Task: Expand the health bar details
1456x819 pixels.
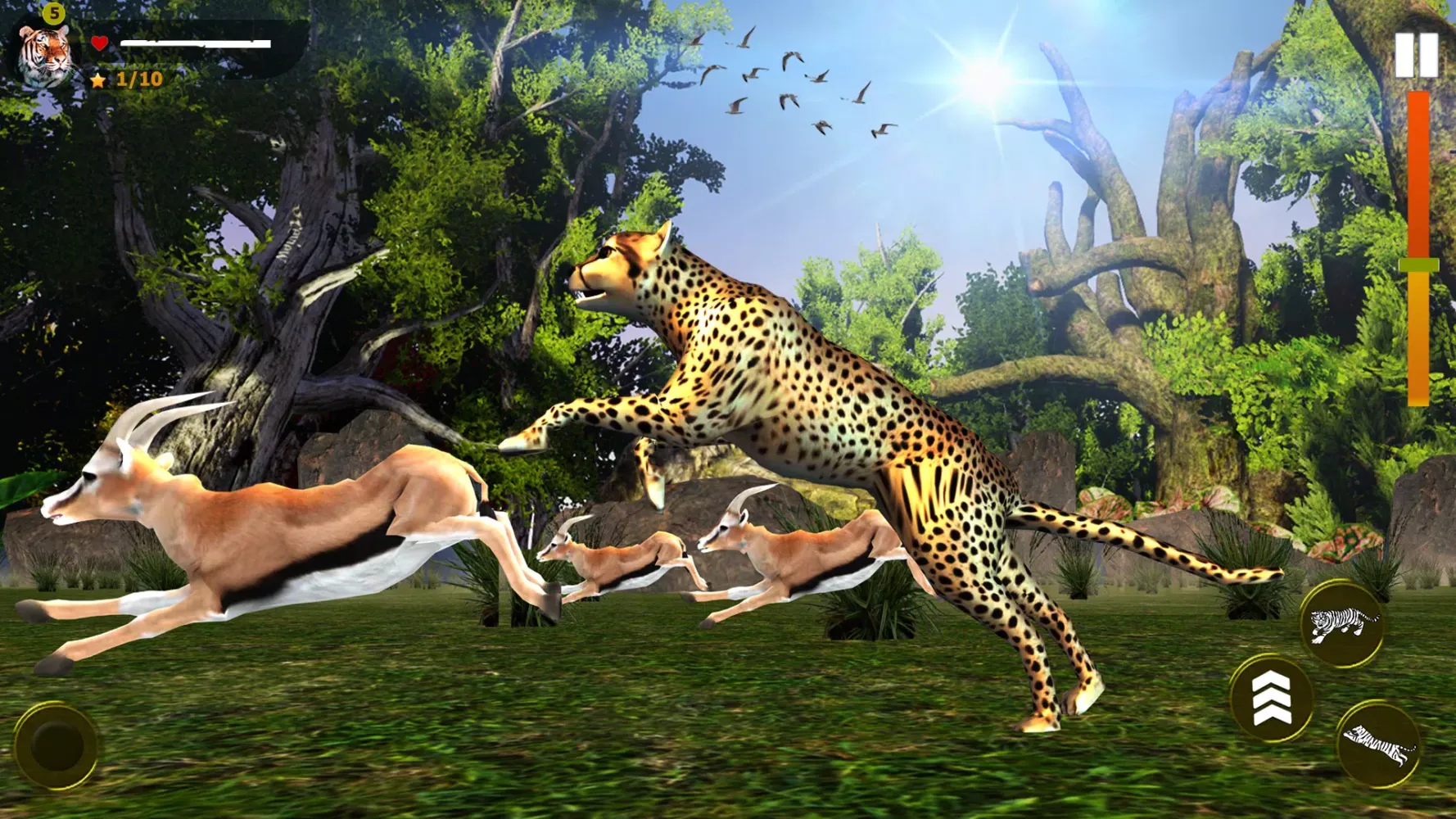Action: [x=197, y=41]
